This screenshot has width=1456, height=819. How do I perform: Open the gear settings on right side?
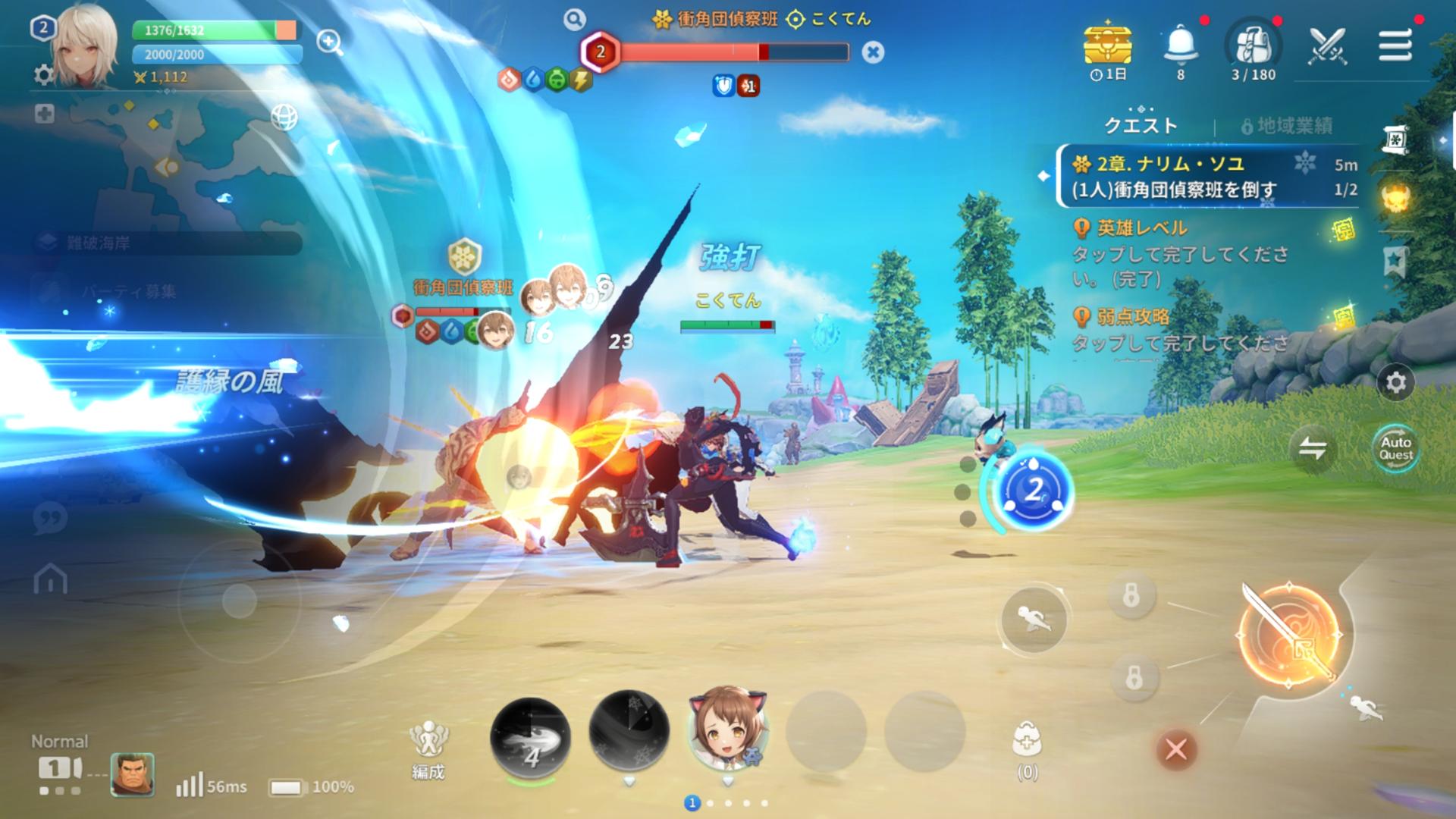click(1395, 383)
